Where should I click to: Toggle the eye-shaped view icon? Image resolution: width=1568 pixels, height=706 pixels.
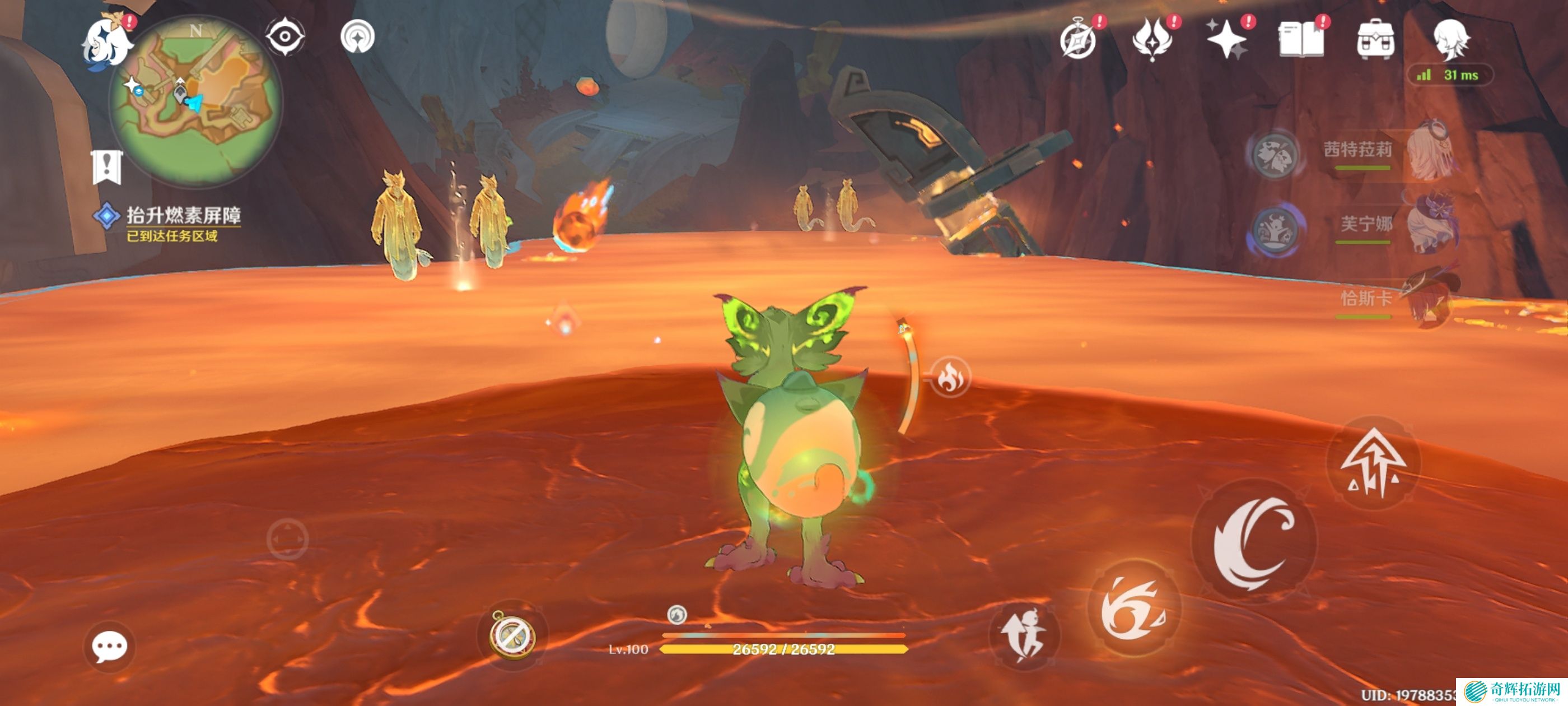(285, 37)
